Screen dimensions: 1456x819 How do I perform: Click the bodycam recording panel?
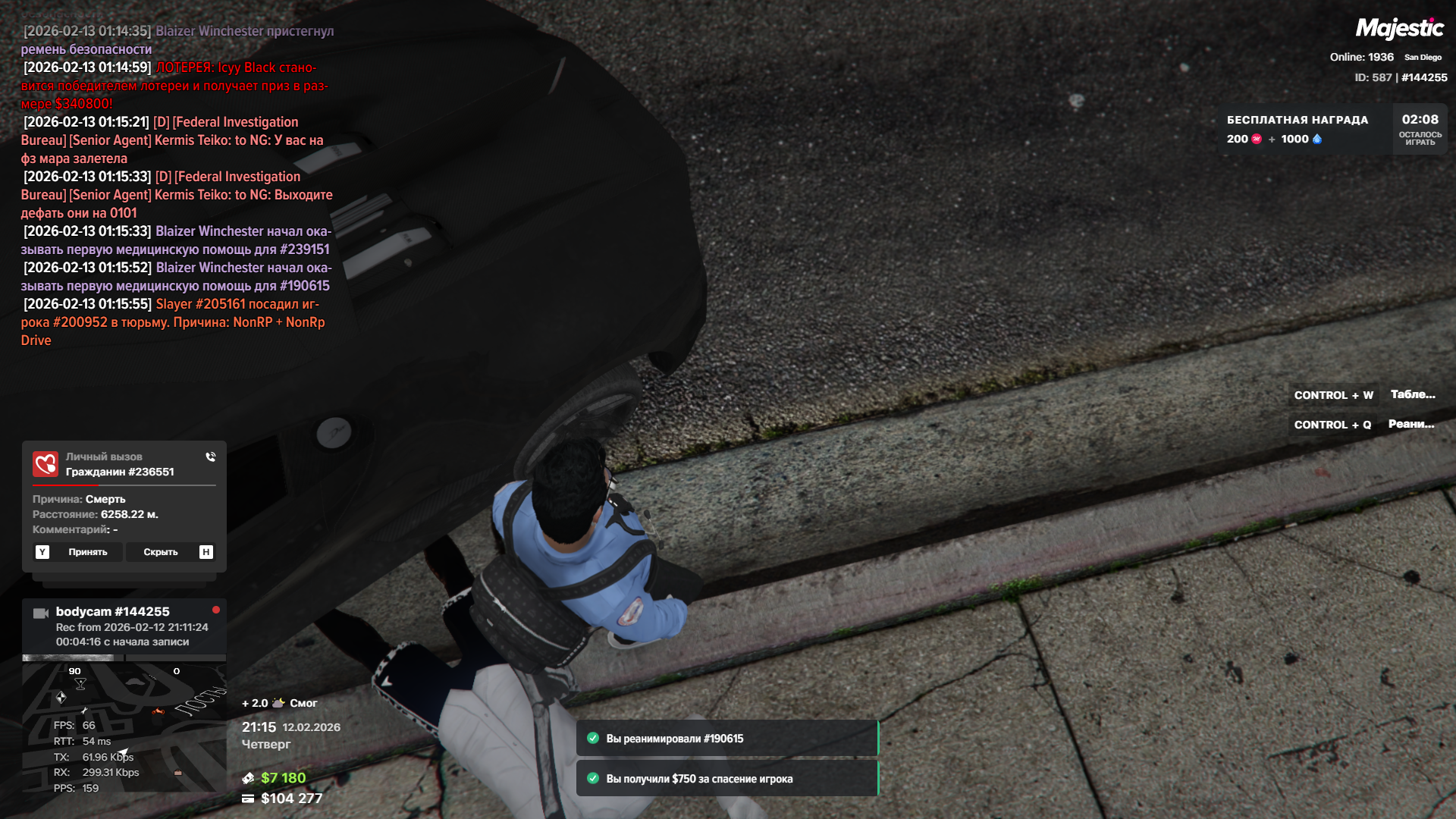click(124, 626)
